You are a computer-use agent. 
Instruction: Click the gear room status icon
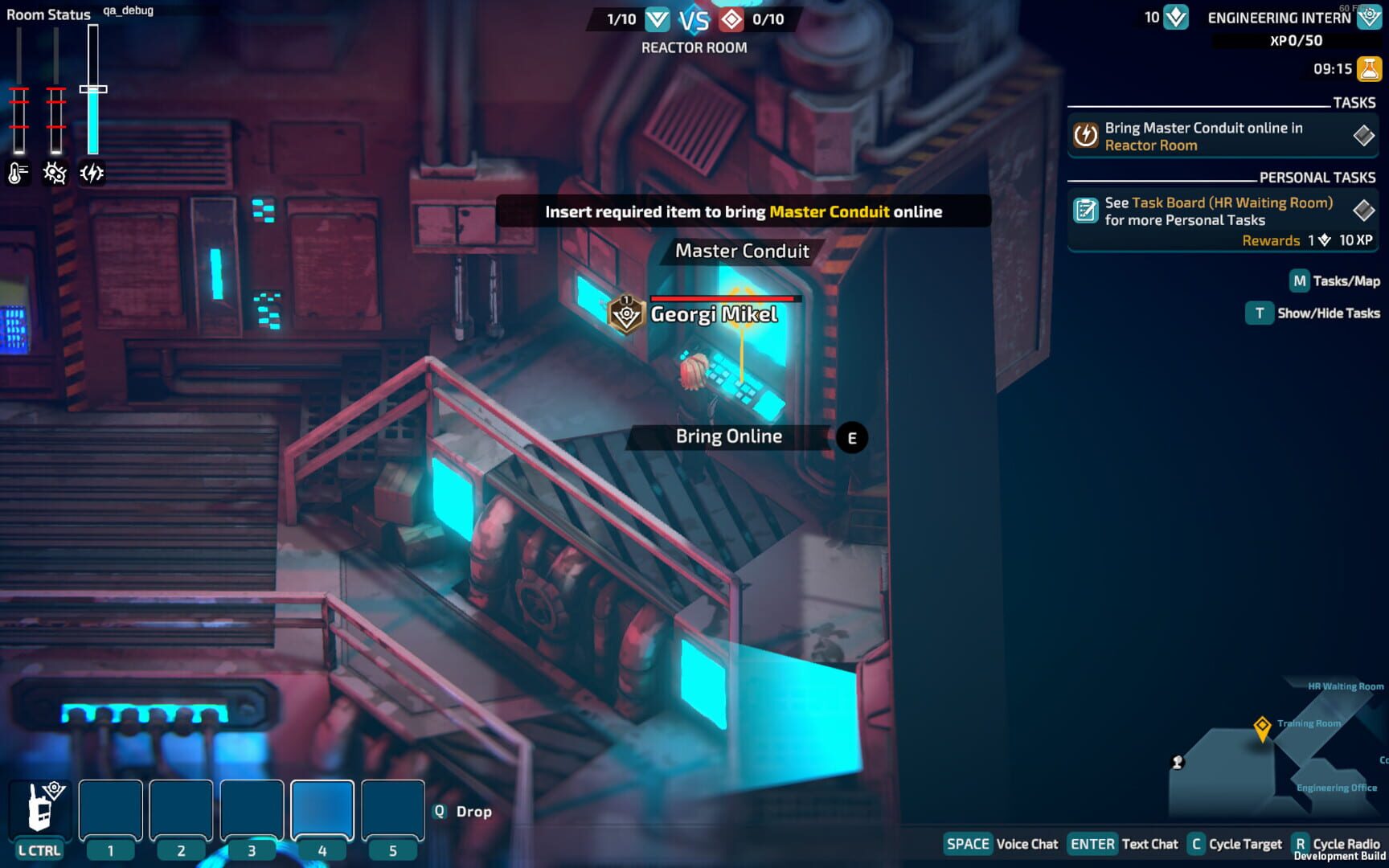pos(54,171)
